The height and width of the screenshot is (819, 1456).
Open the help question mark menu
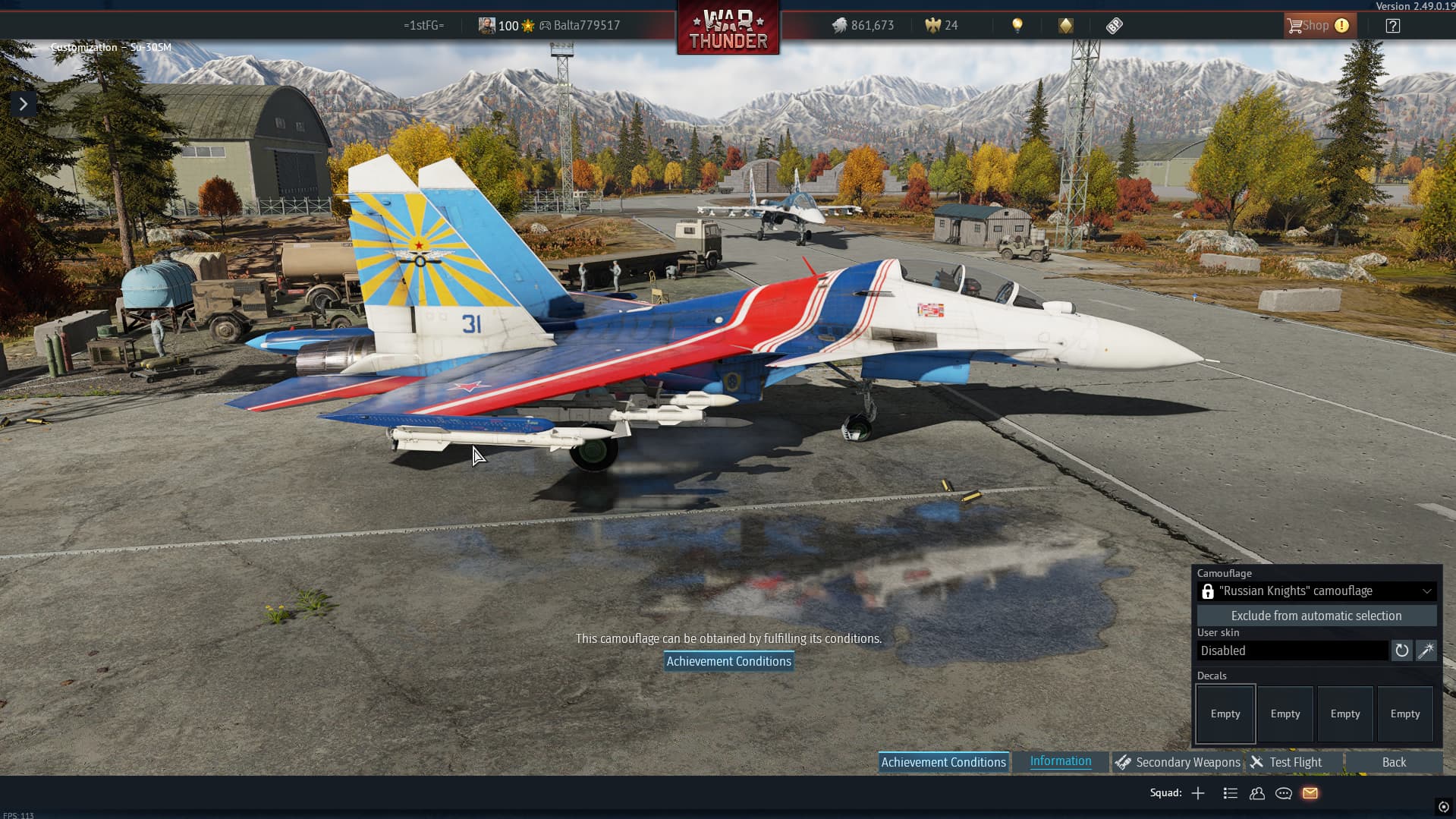[x=1392, y=26]
